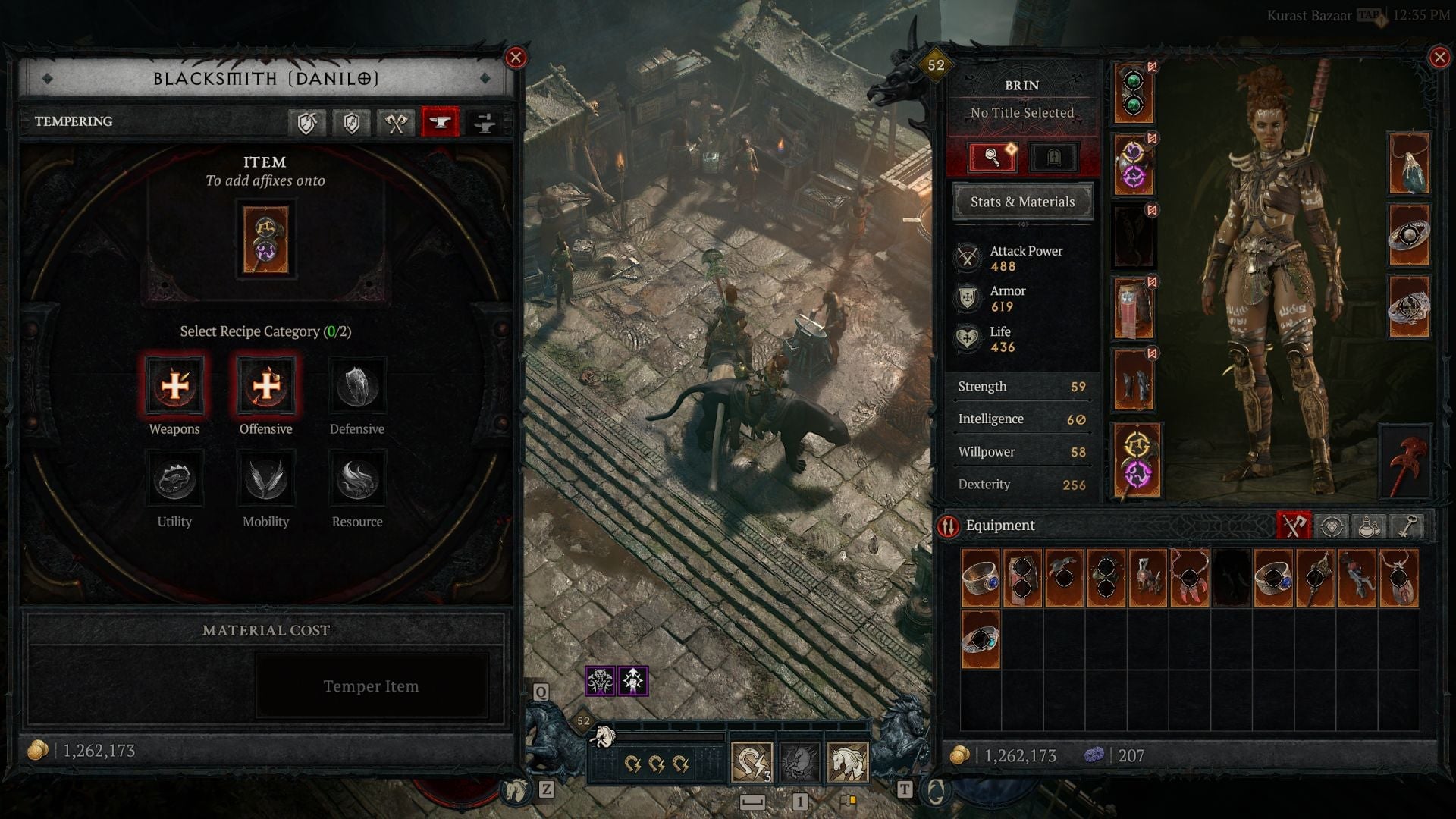
Task: Select the Defensive recipe category
Action: [357, 388]
